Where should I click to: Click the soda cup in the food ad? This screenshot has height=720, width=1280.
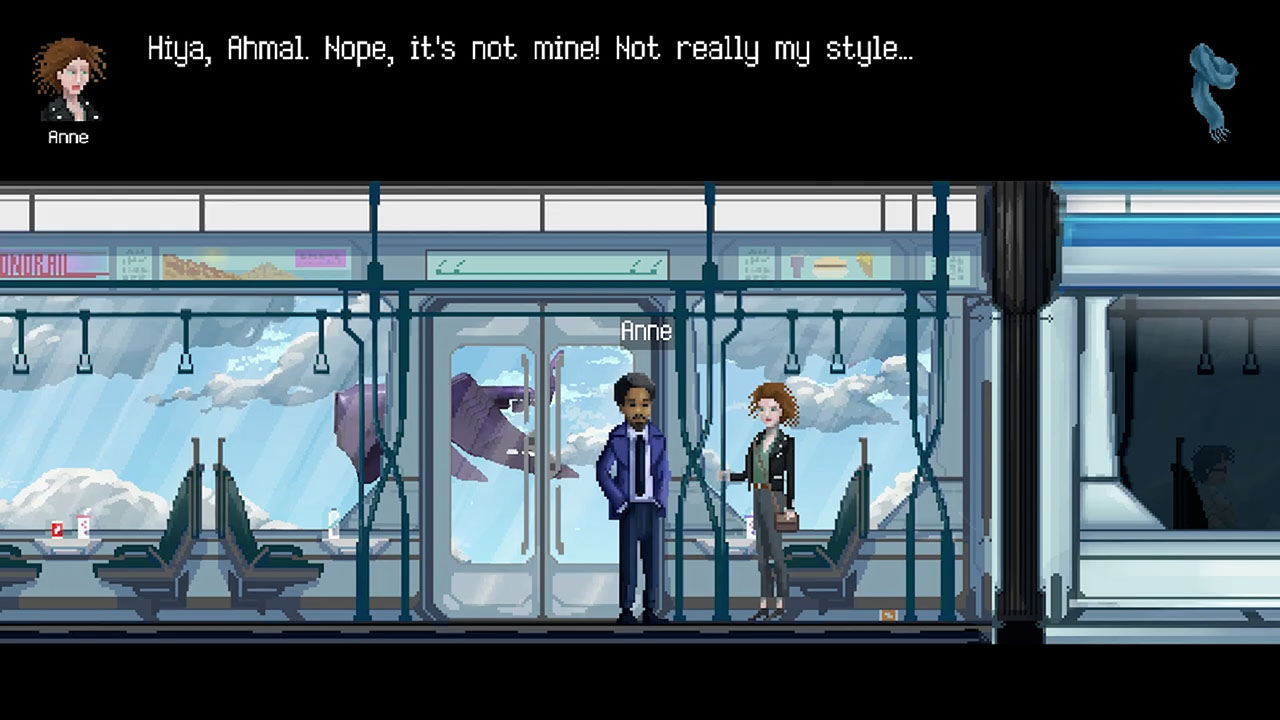pos(796,266)
